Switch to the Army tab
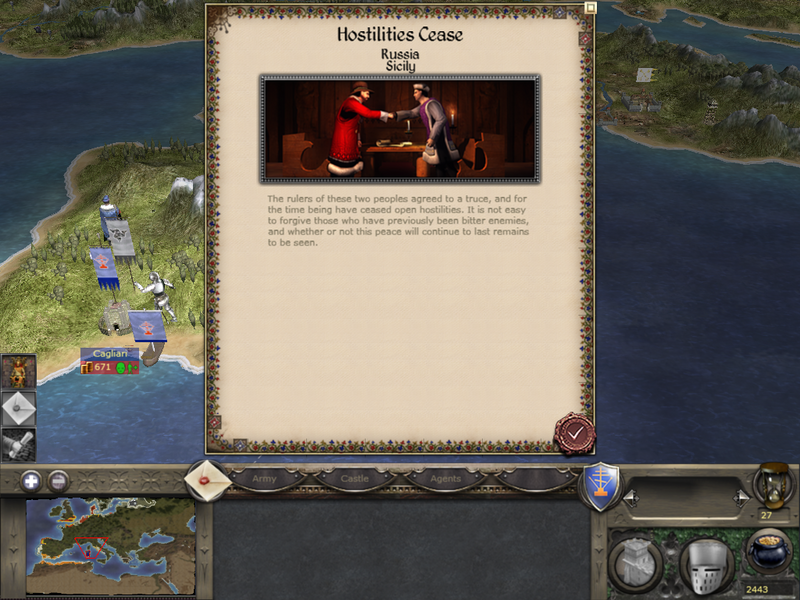 [x=264, y=479]
